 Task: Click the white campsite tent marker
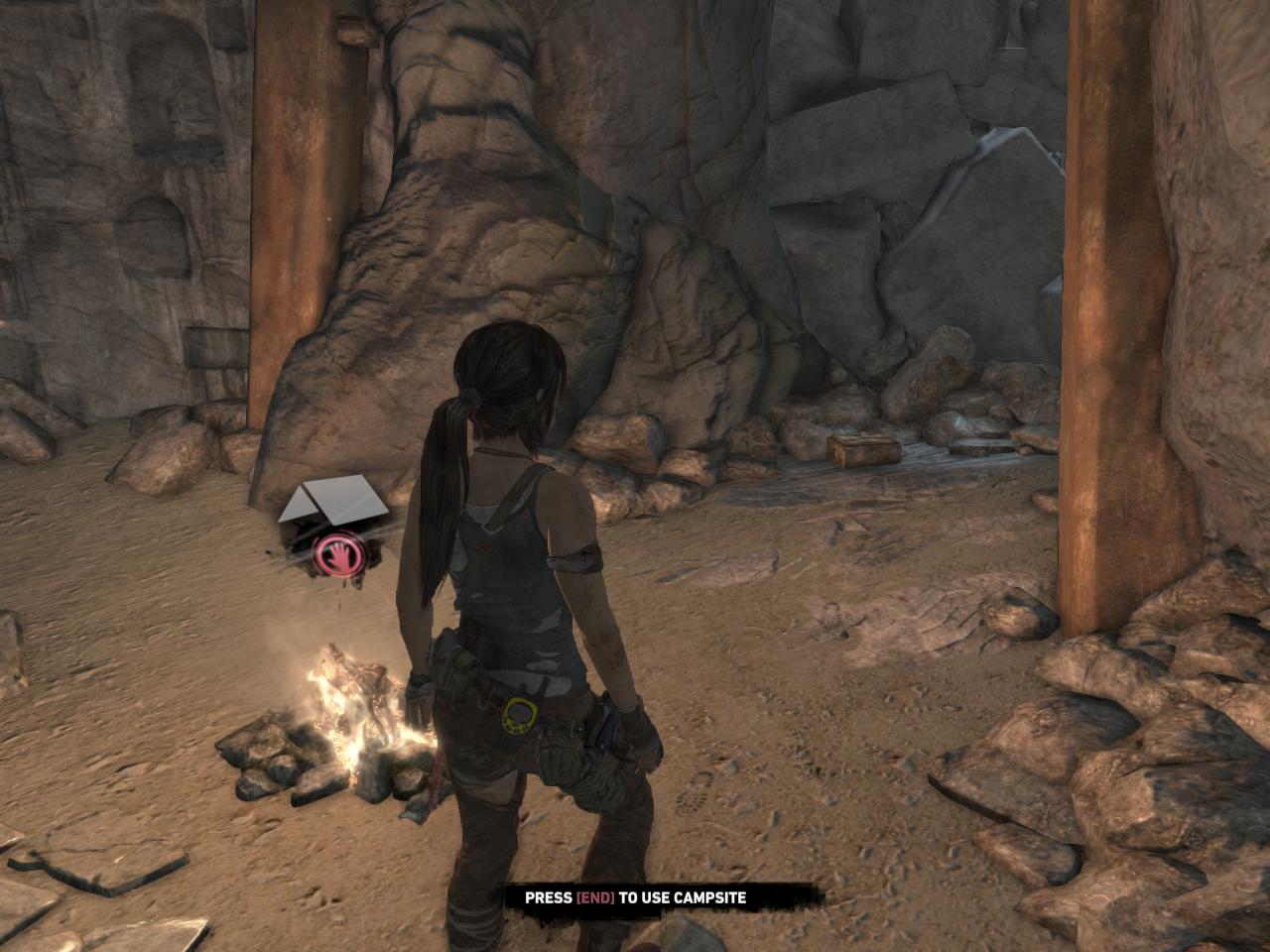coord(333,501)
